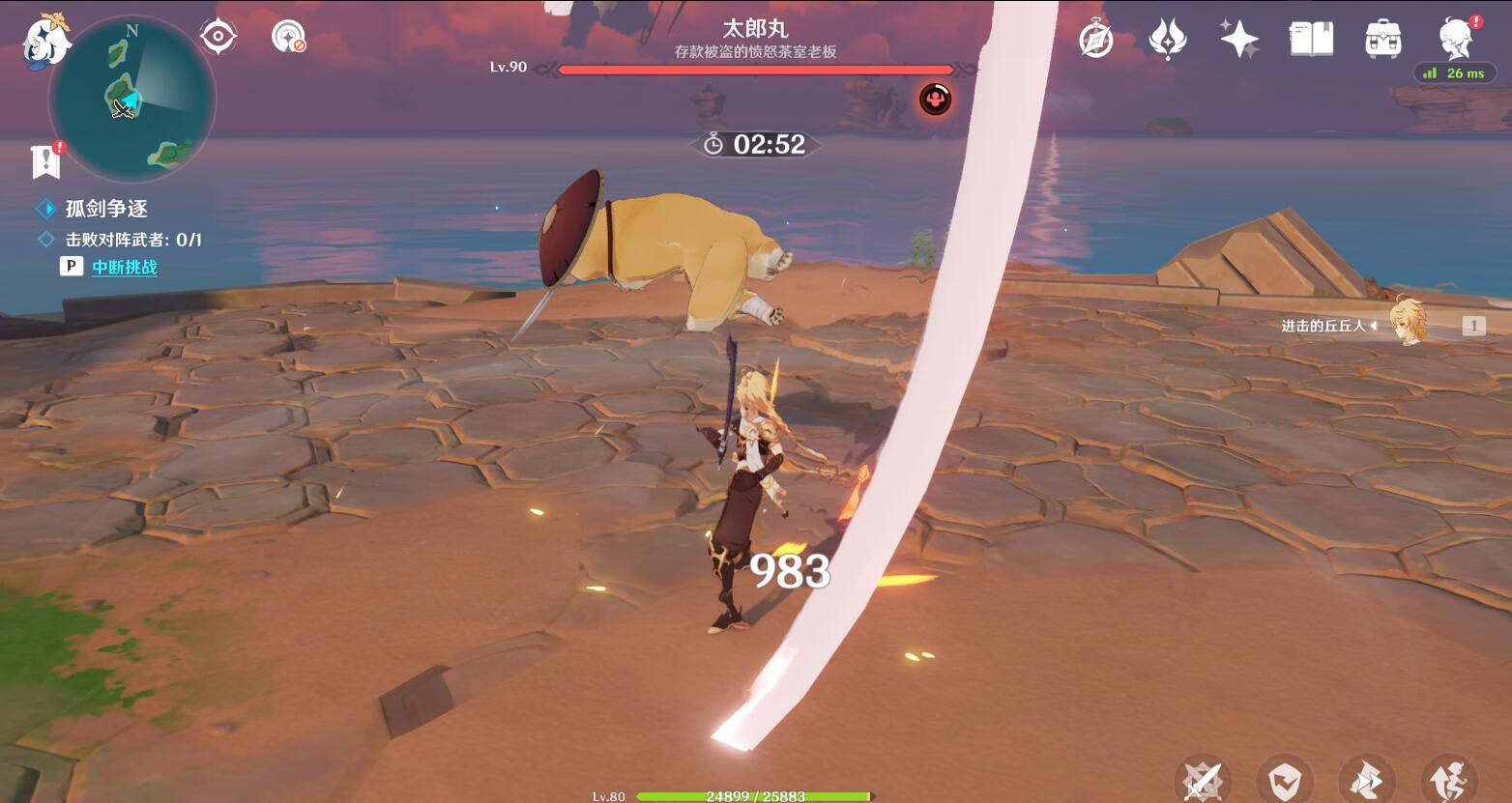Select the 孤剑争逐 quest tracker
This screenshot has width=1512, height=803.
pyautogui.click(x=106, y=209)
